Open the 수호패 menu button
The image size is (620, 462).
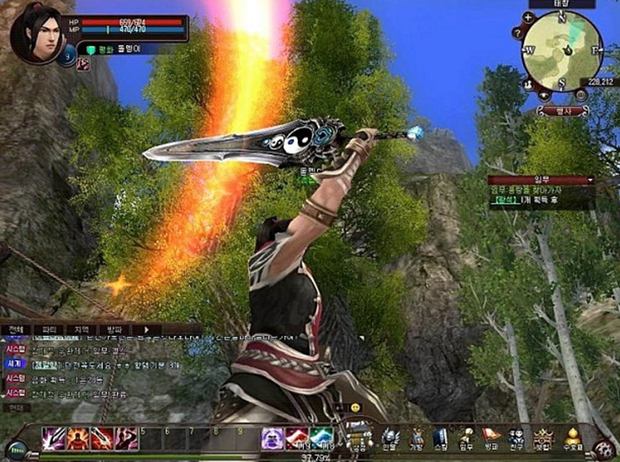tap(573, 439)
